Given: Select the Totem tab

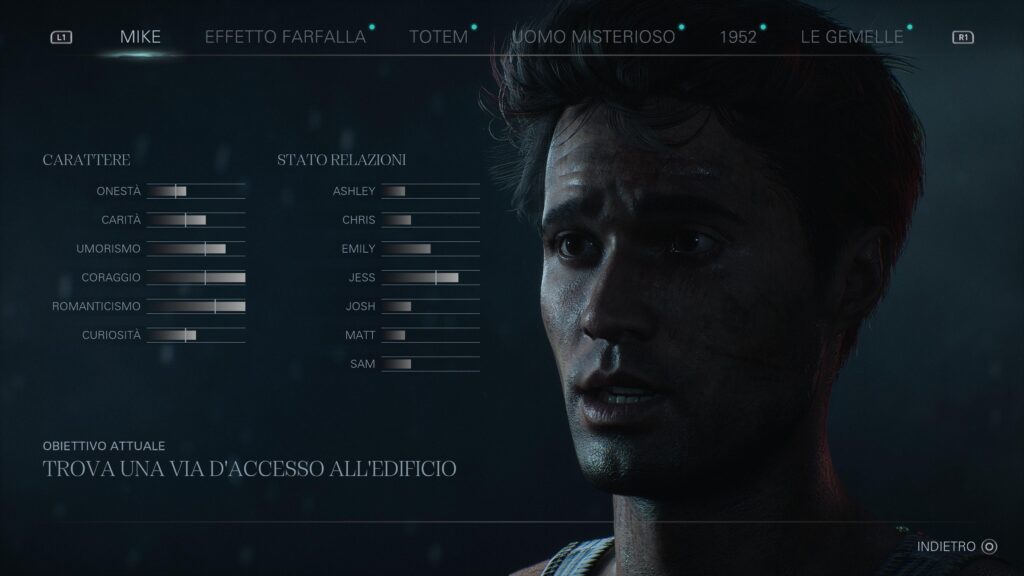Looking at the screenshot, I should pyautogui.click(x=438, y=37).
